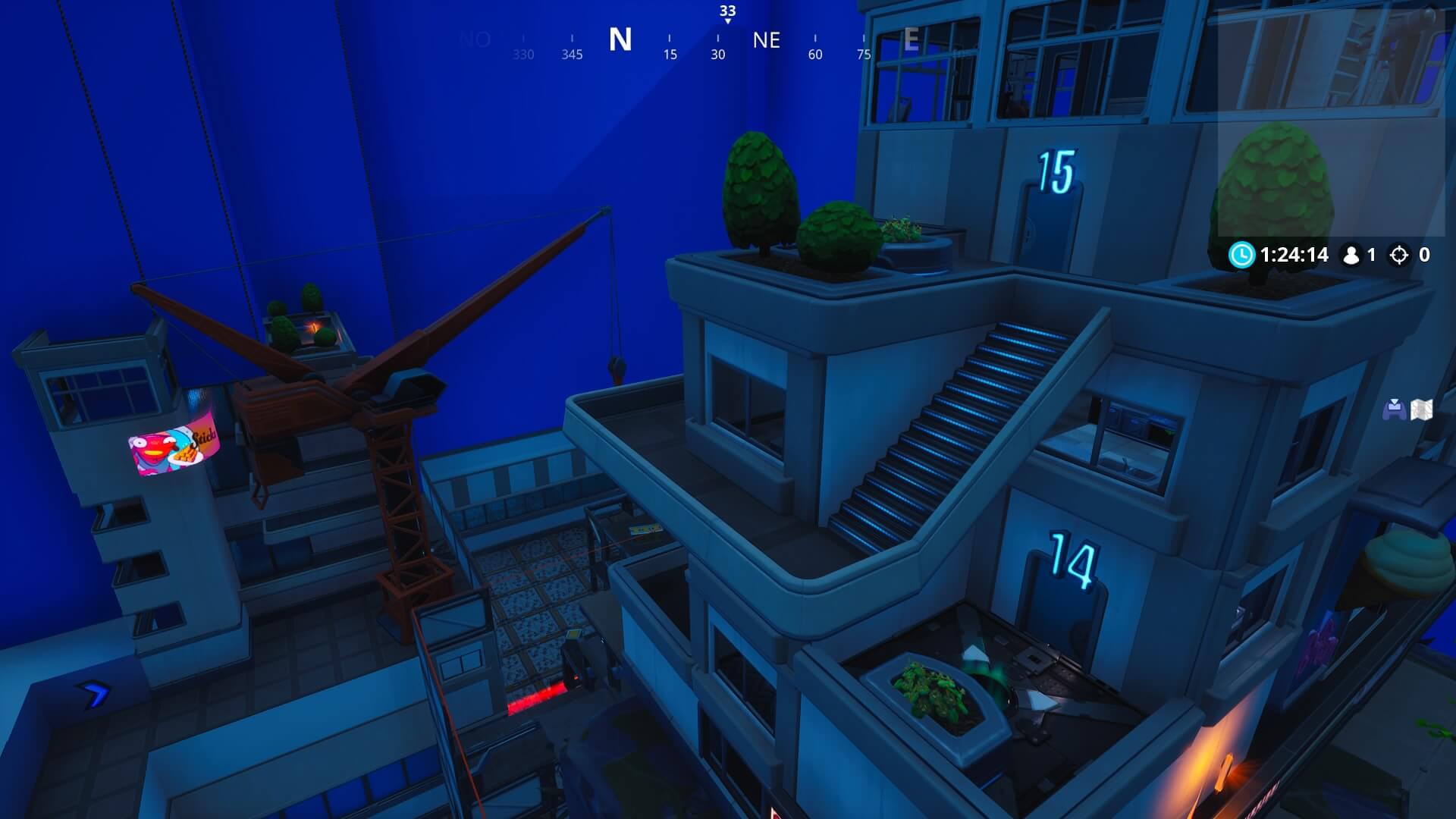Click the crosshair eliminations icon

(x=1398, y=255)
